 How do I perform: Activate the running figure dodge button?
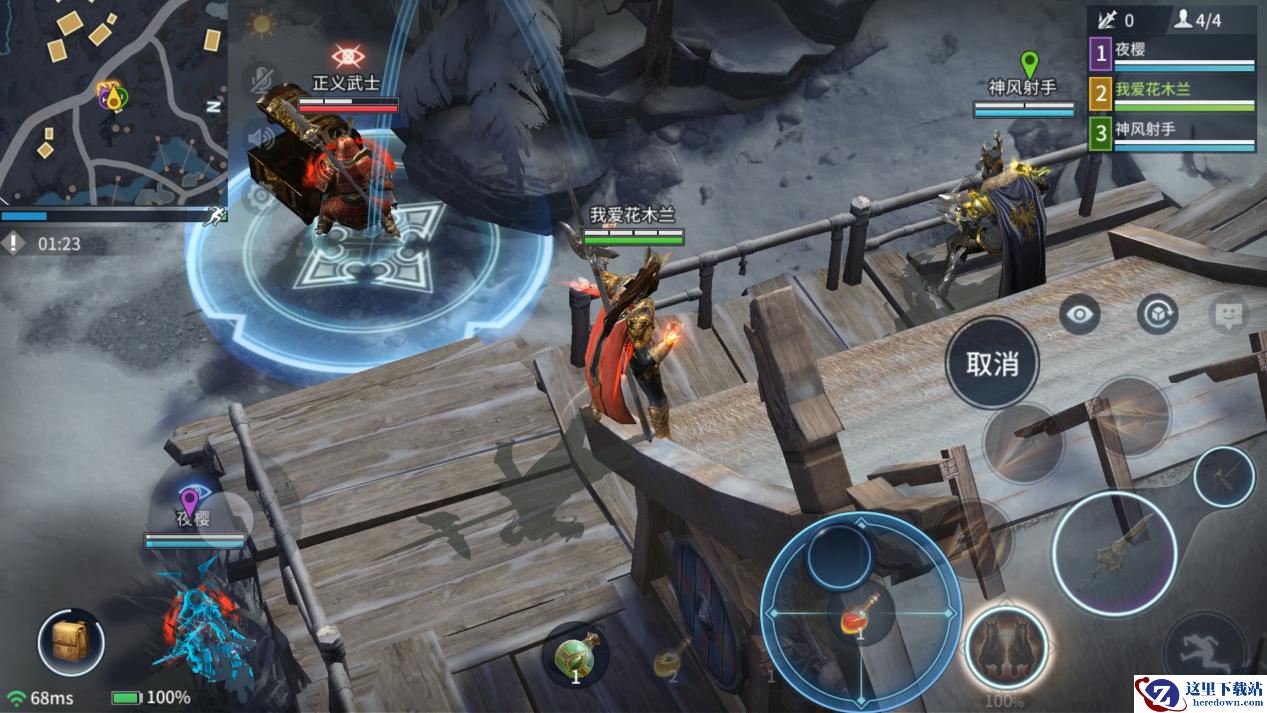click(1210, 645)
